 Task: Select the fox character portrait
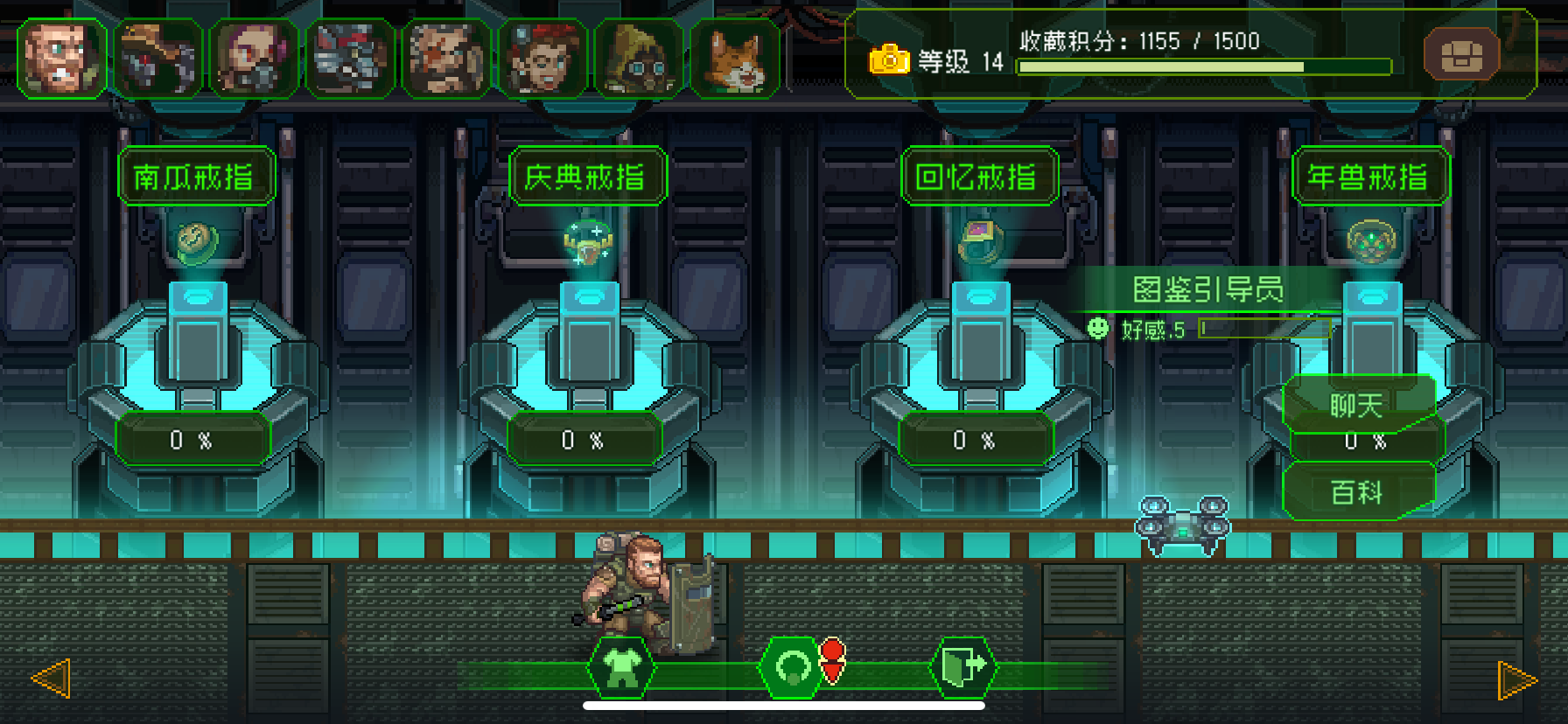pyautogui.click(x=737, y=56)
